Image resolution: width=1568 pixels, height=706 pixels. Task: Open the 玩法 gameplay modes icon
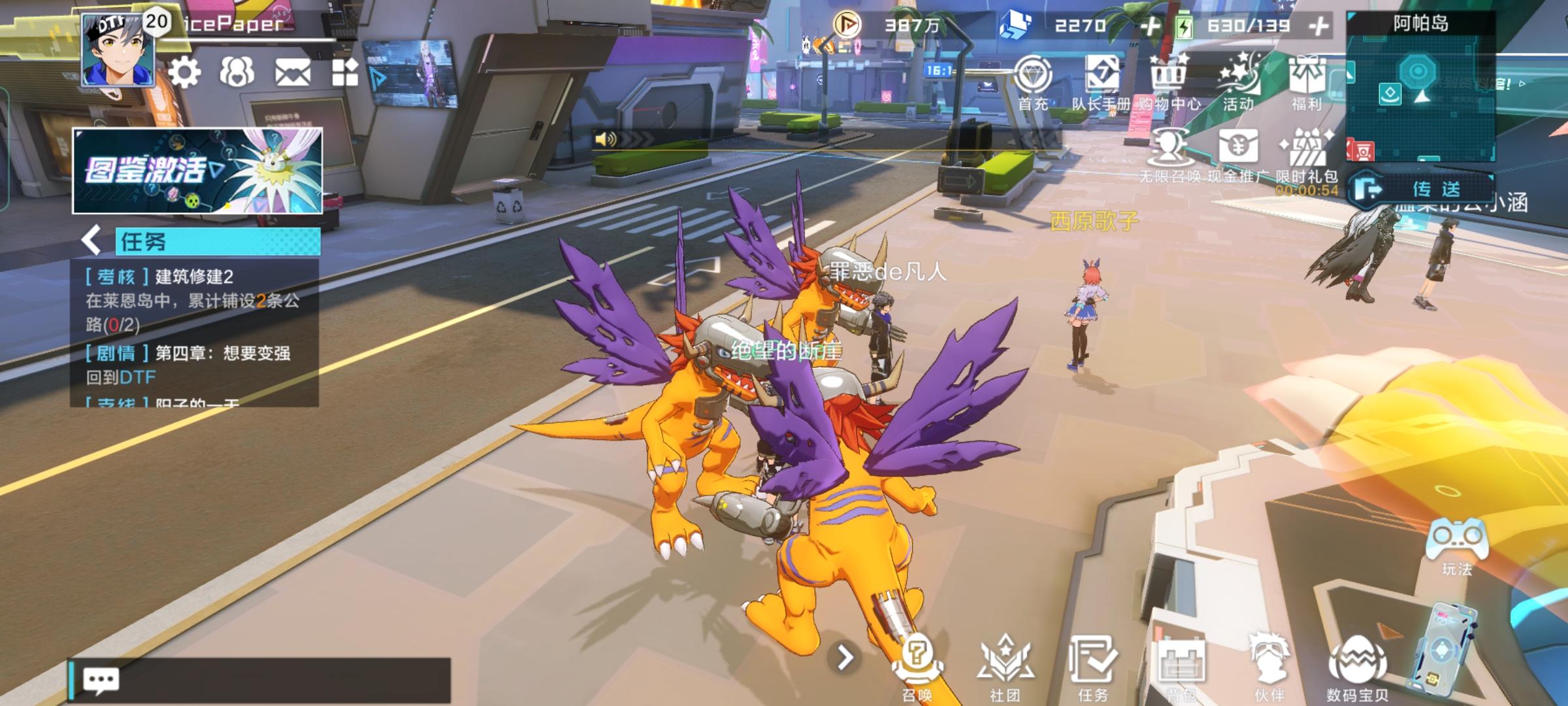coord(1457,546)
